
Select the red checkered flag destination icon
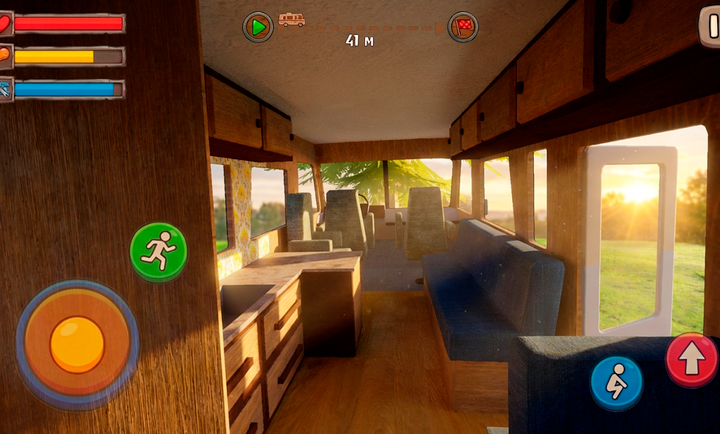(463, 26)
